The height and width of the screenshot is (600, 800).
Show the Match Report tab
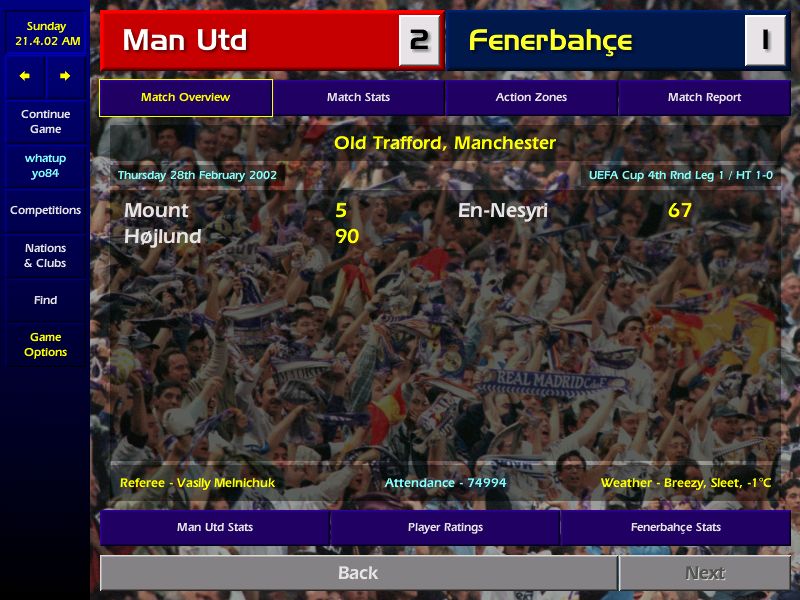(x=704, y=98)
